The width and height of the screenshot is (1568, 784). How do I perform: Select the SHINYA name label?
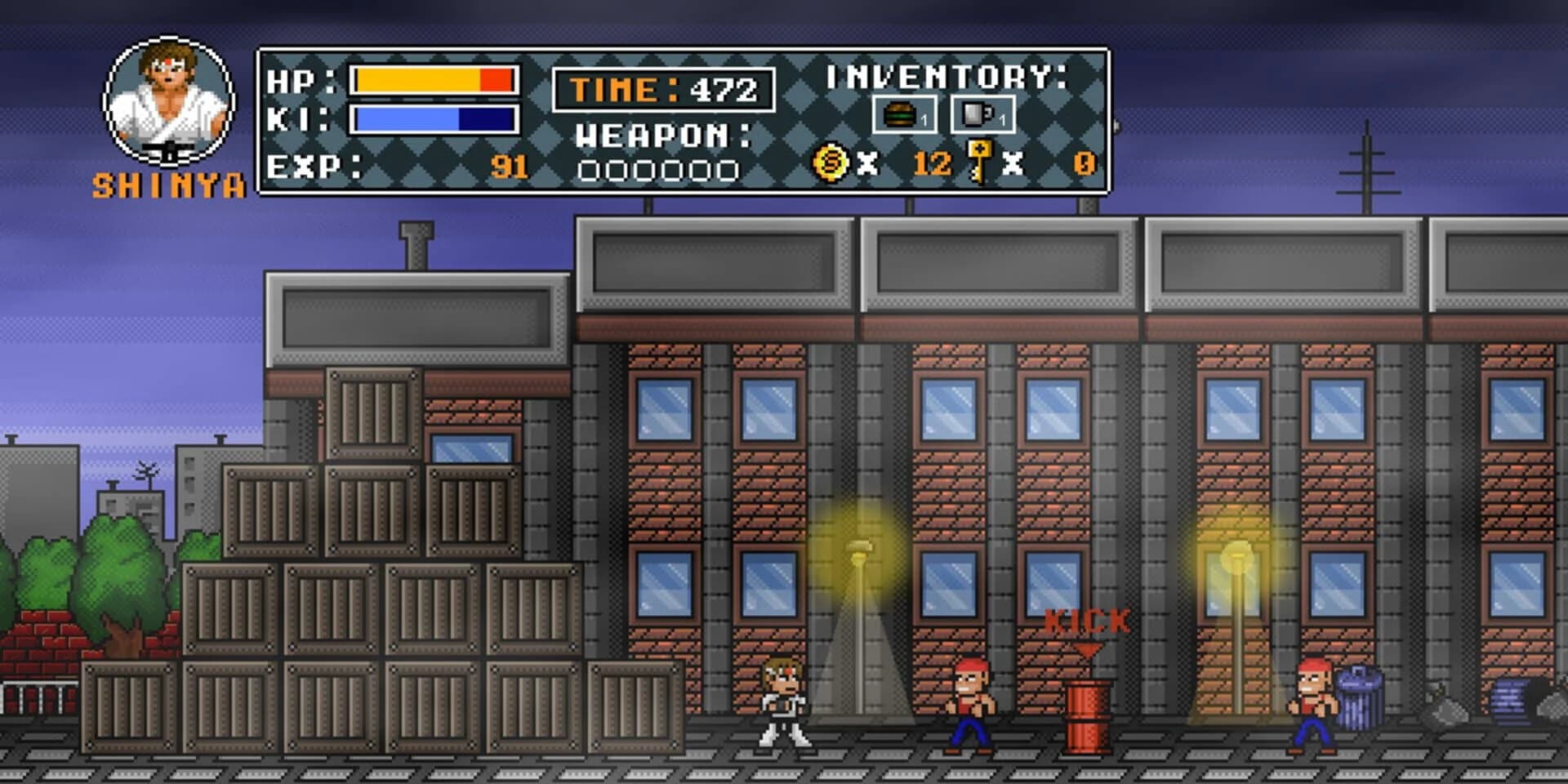pos(171,186)
